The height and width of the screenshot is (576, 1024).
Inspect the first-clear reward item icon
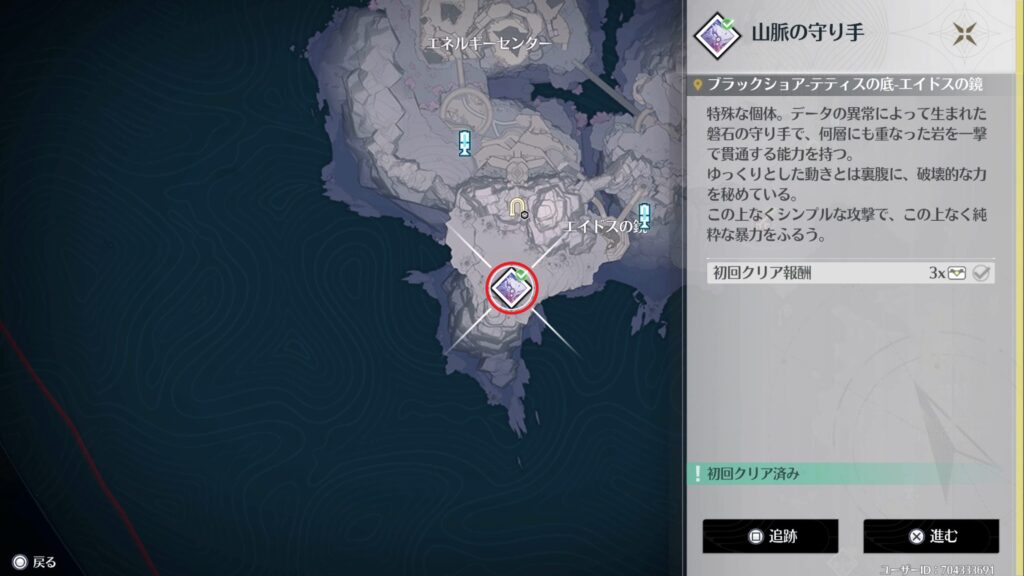[x=957, y=274]
